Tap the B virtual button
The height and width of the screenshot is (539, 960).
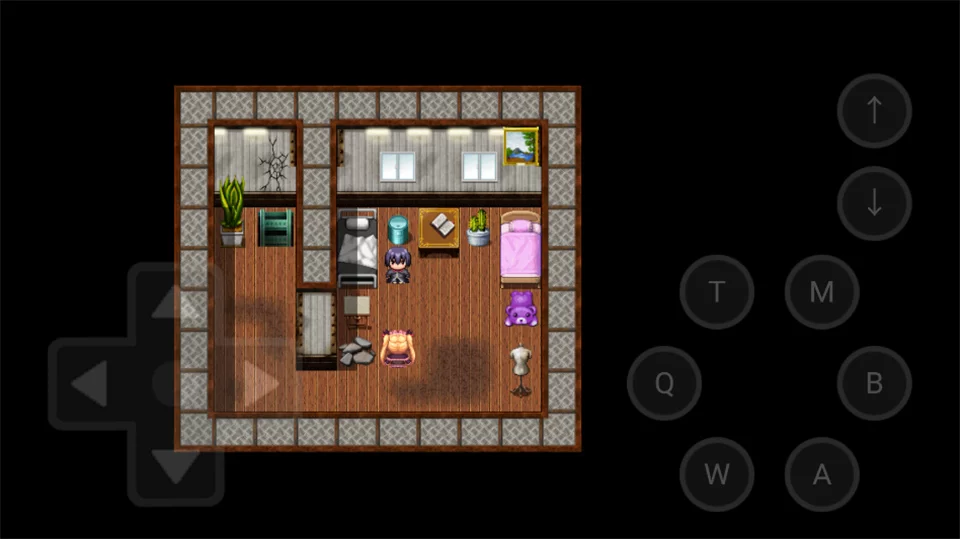click(874, 383)
